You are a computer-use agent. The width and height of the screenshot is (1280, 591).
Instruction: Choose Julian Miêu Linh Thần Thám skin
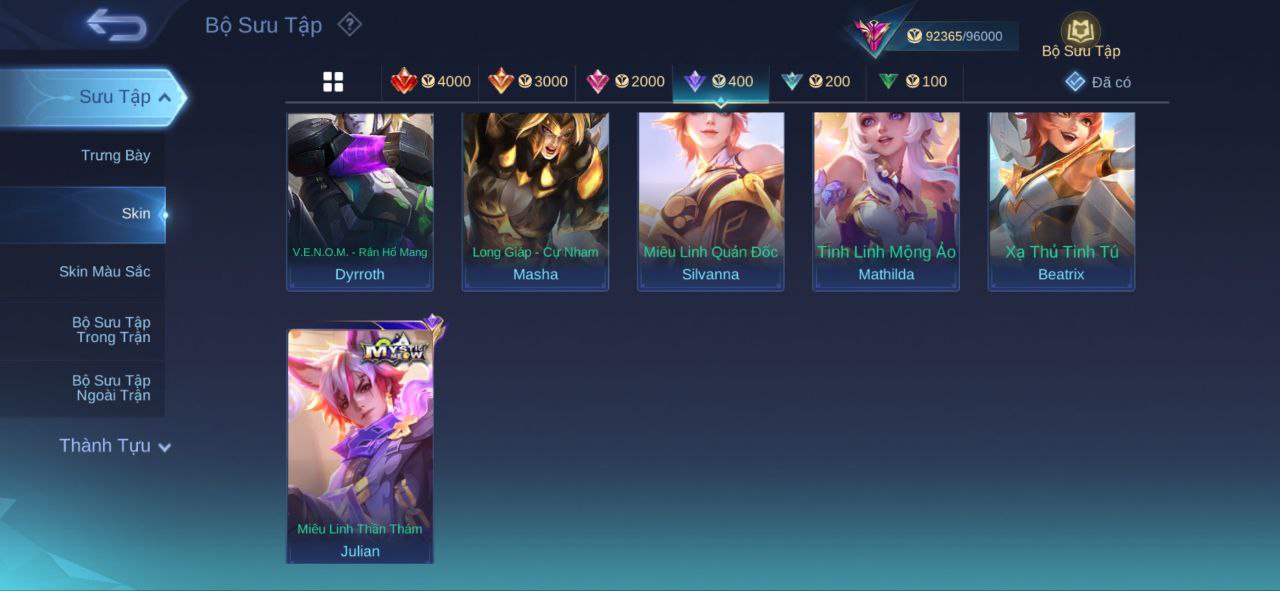(360, 445)
